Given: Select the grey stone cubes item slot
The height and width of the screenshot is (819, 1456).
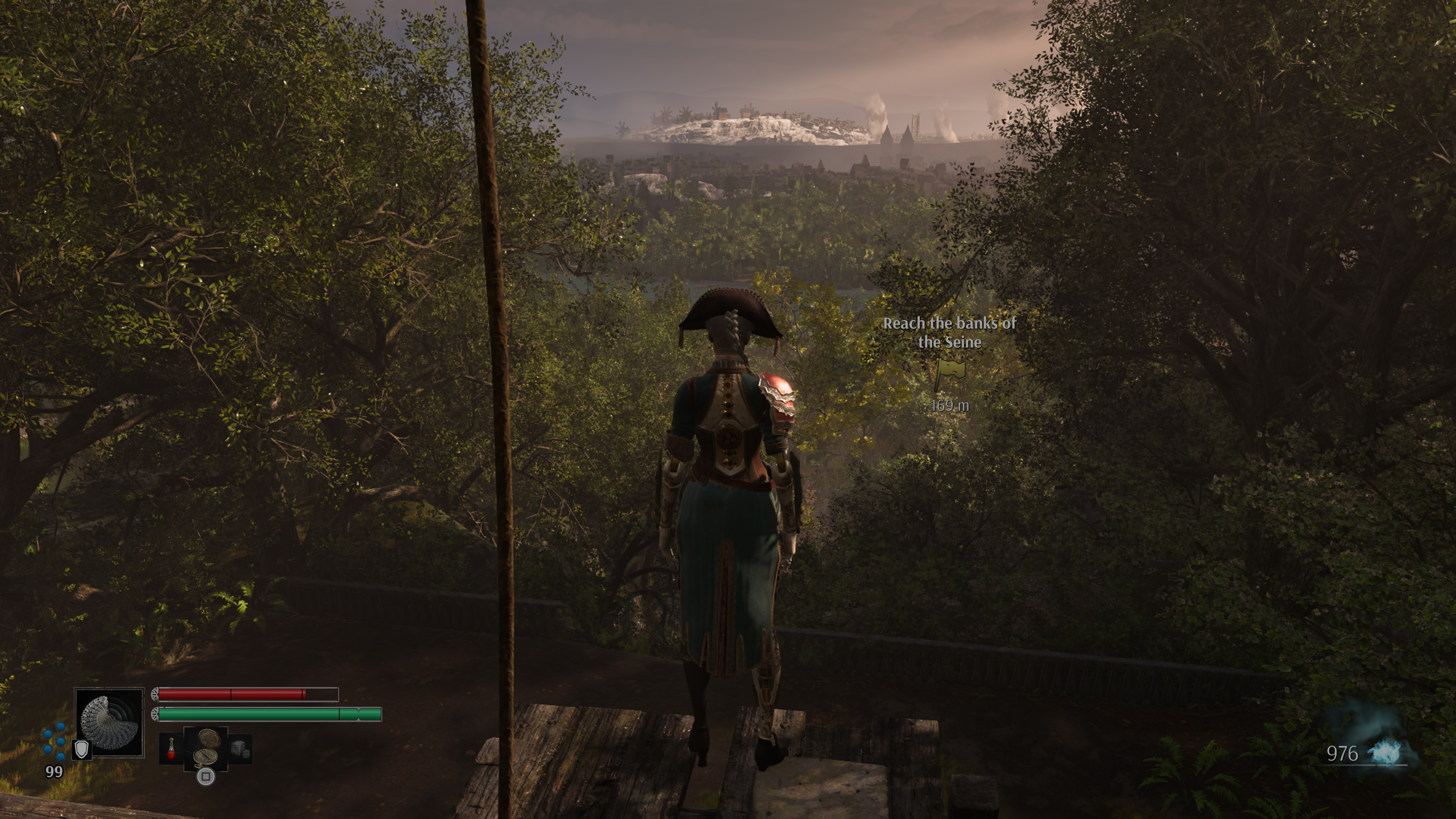Looking at the screenshot, I should [240, 749].
